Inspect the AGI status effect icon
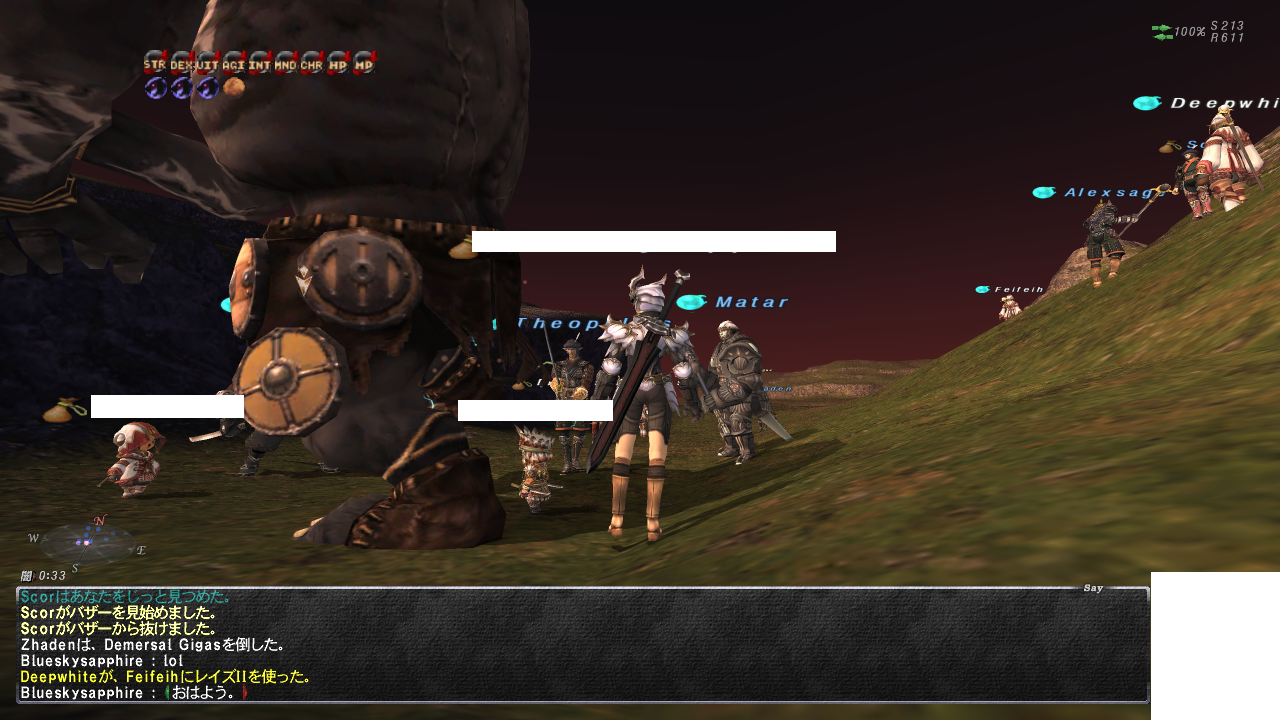 point(233,64)
